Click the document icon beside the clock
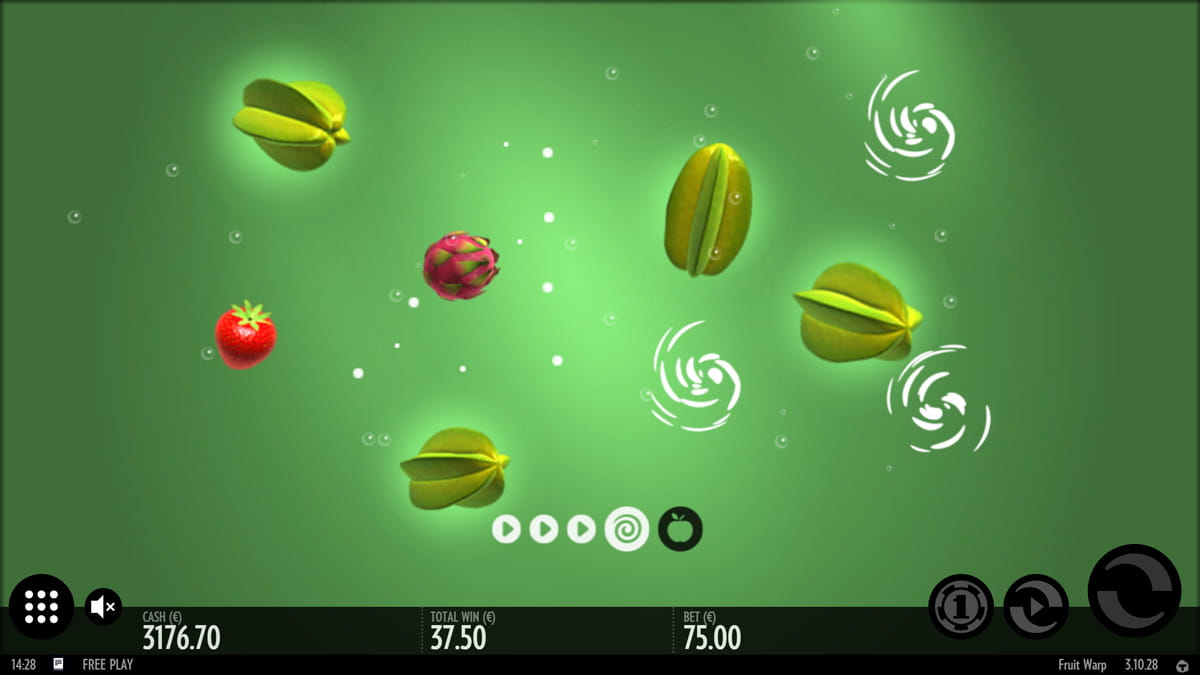1200x675 pixels. 59,664
